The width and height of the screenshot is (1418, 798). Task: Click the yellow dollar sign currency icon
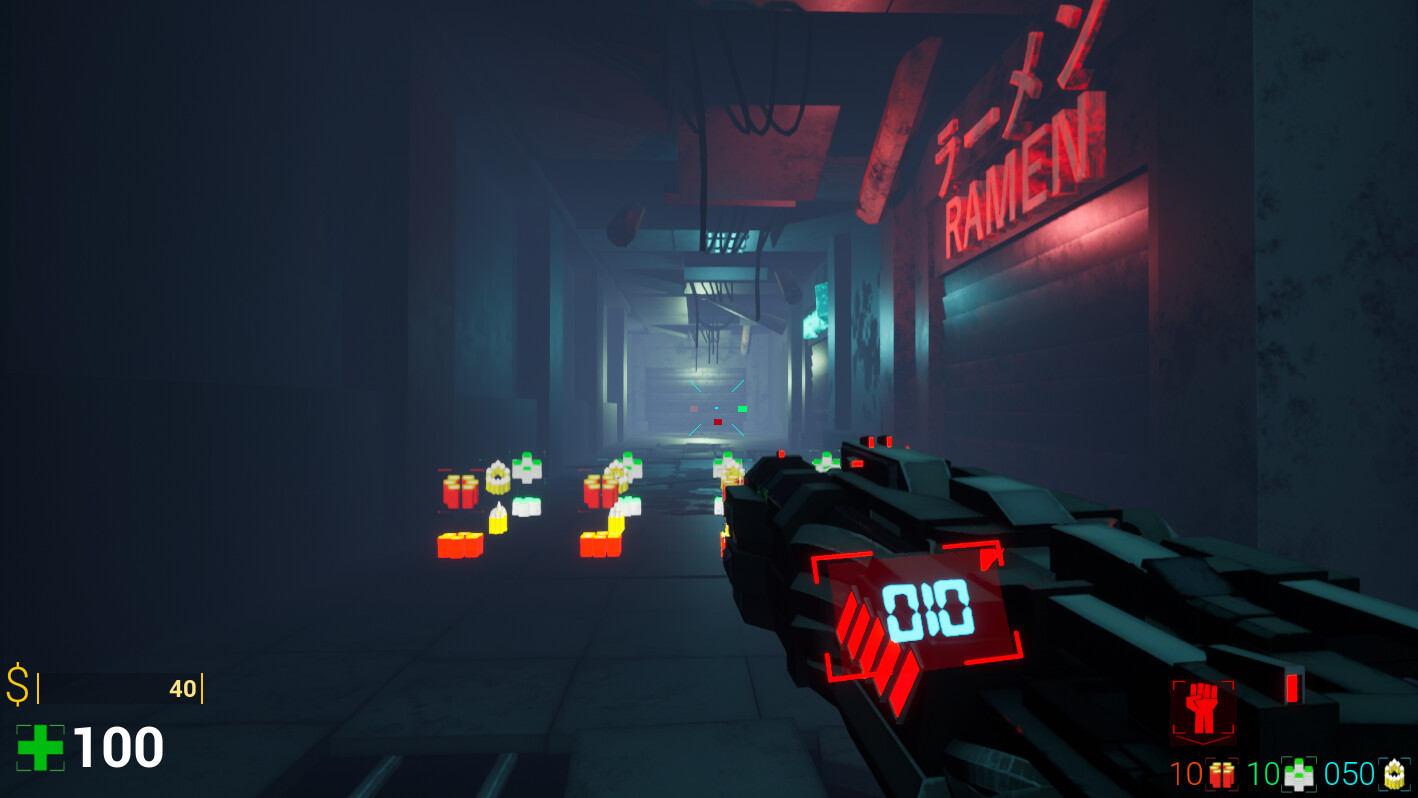(x=16, y=687)
